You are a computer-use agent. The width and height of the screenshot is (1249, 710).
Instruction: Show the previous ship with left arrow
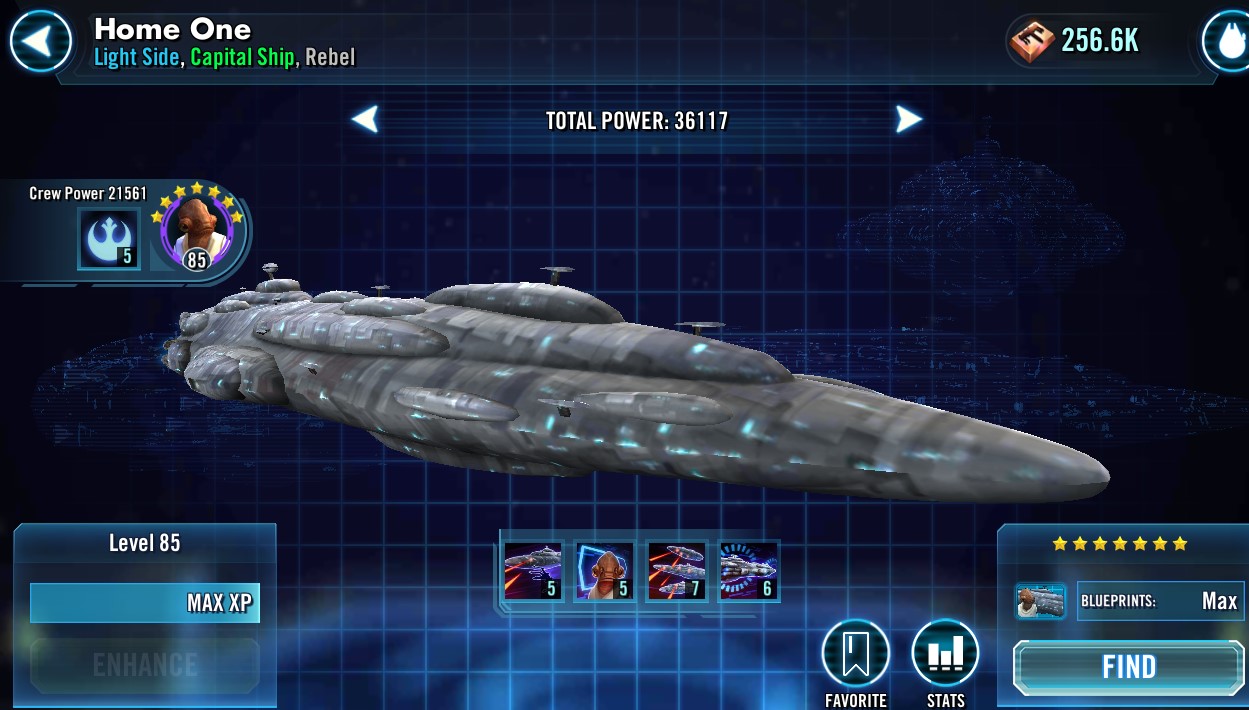[366, 120]
